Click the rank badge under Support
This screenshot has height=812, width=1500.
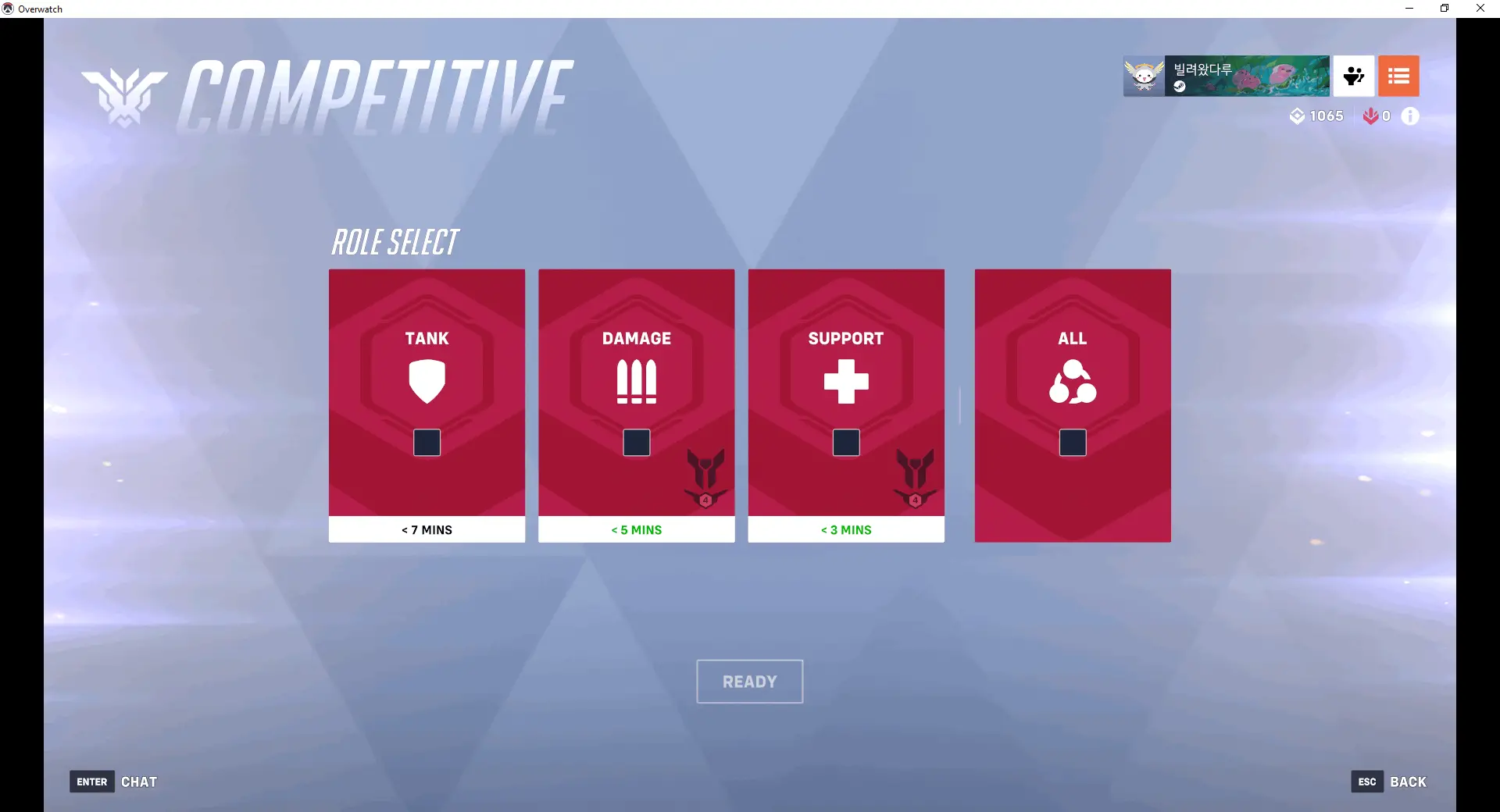(915, 479)
